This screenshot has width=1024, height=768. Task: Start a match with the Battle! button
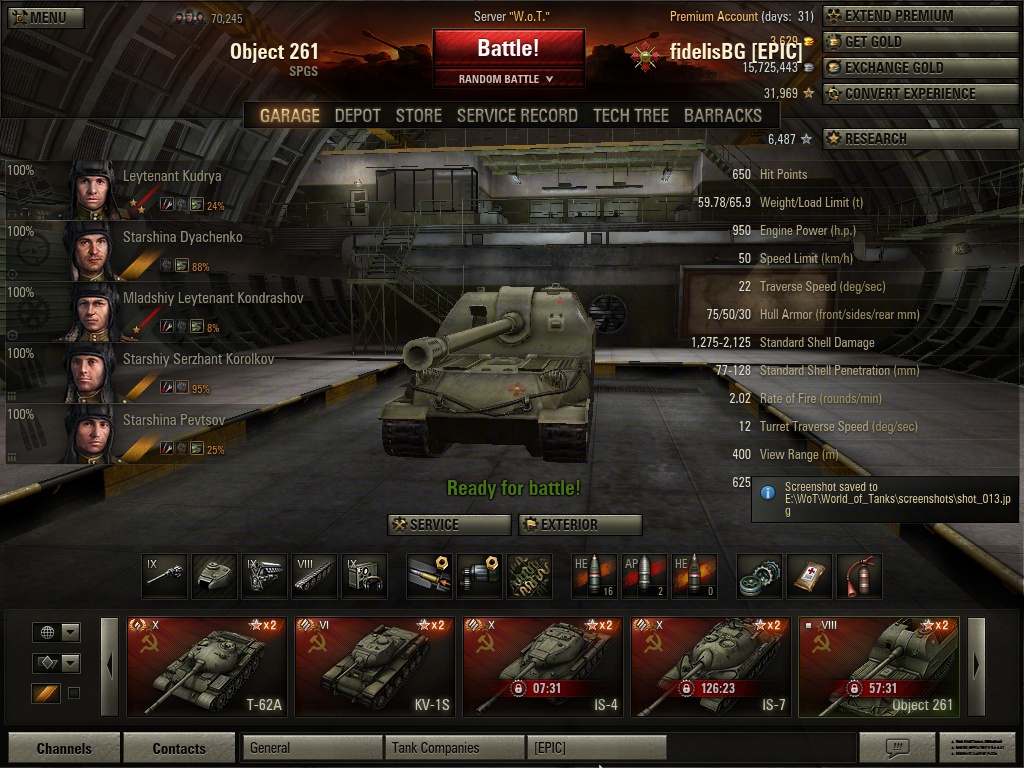pos(508,48)
